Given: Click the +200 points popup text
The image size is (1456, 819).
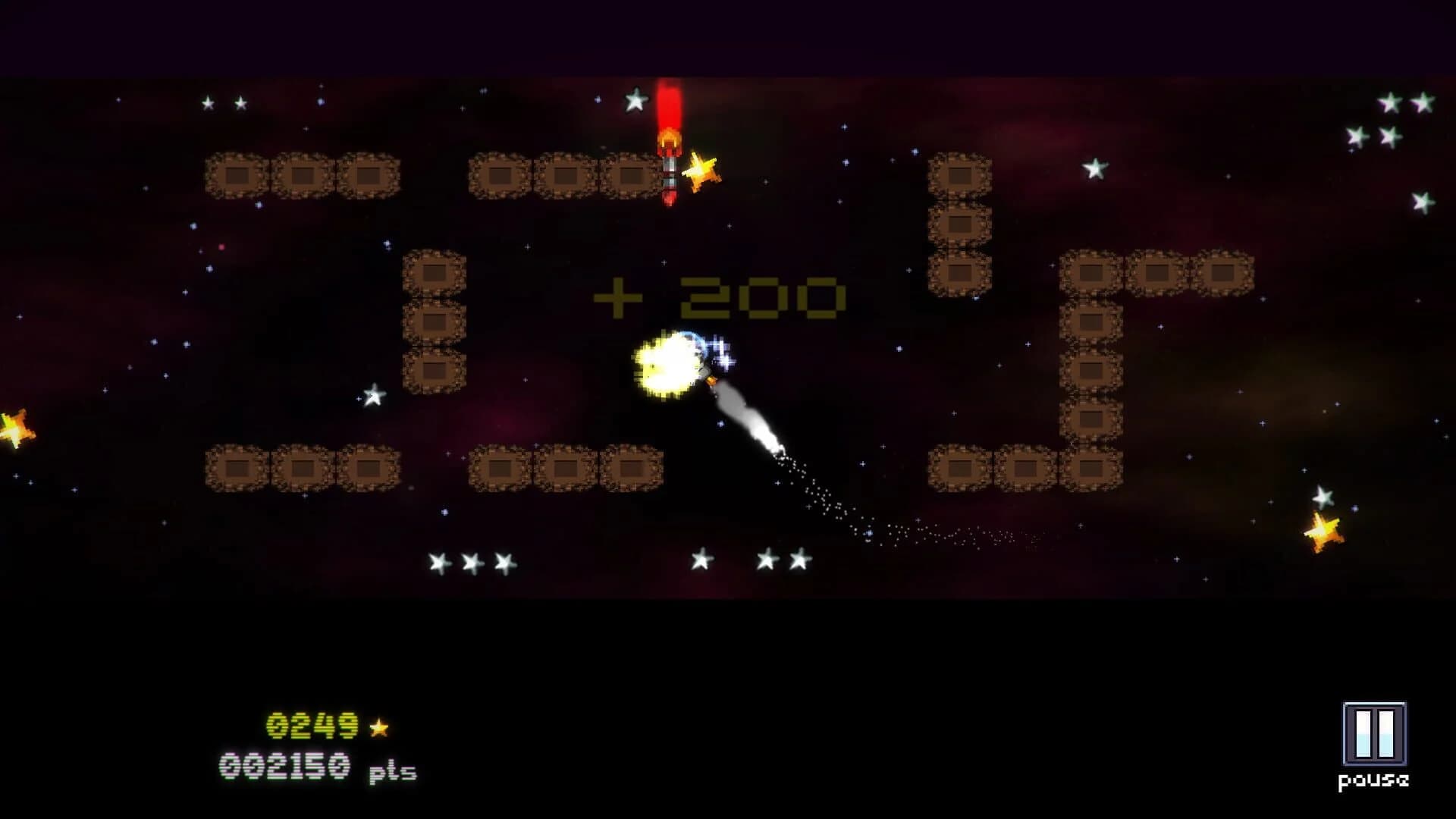Looking at the screenshot, I should point(718,296).
